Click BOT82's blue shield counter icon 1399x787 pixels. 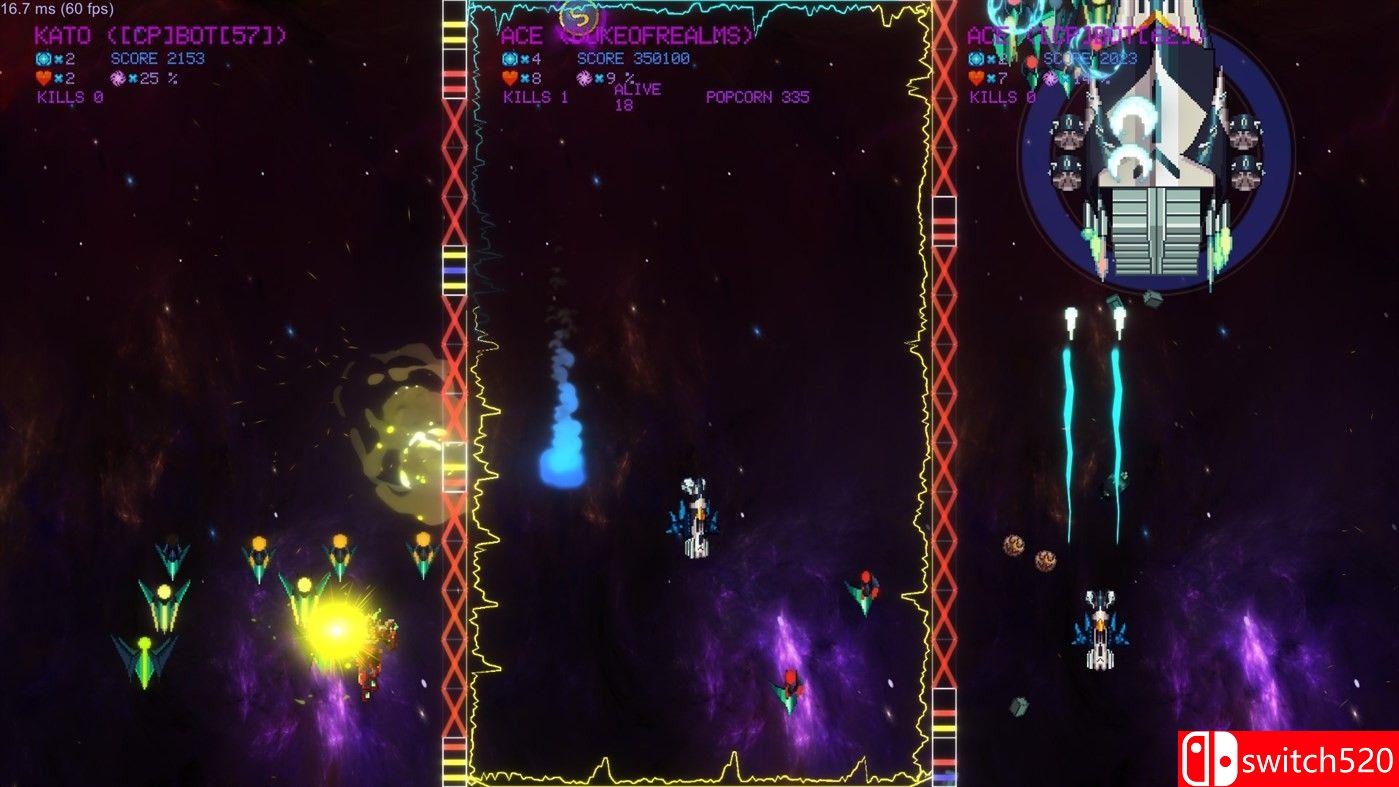(975, 58)
